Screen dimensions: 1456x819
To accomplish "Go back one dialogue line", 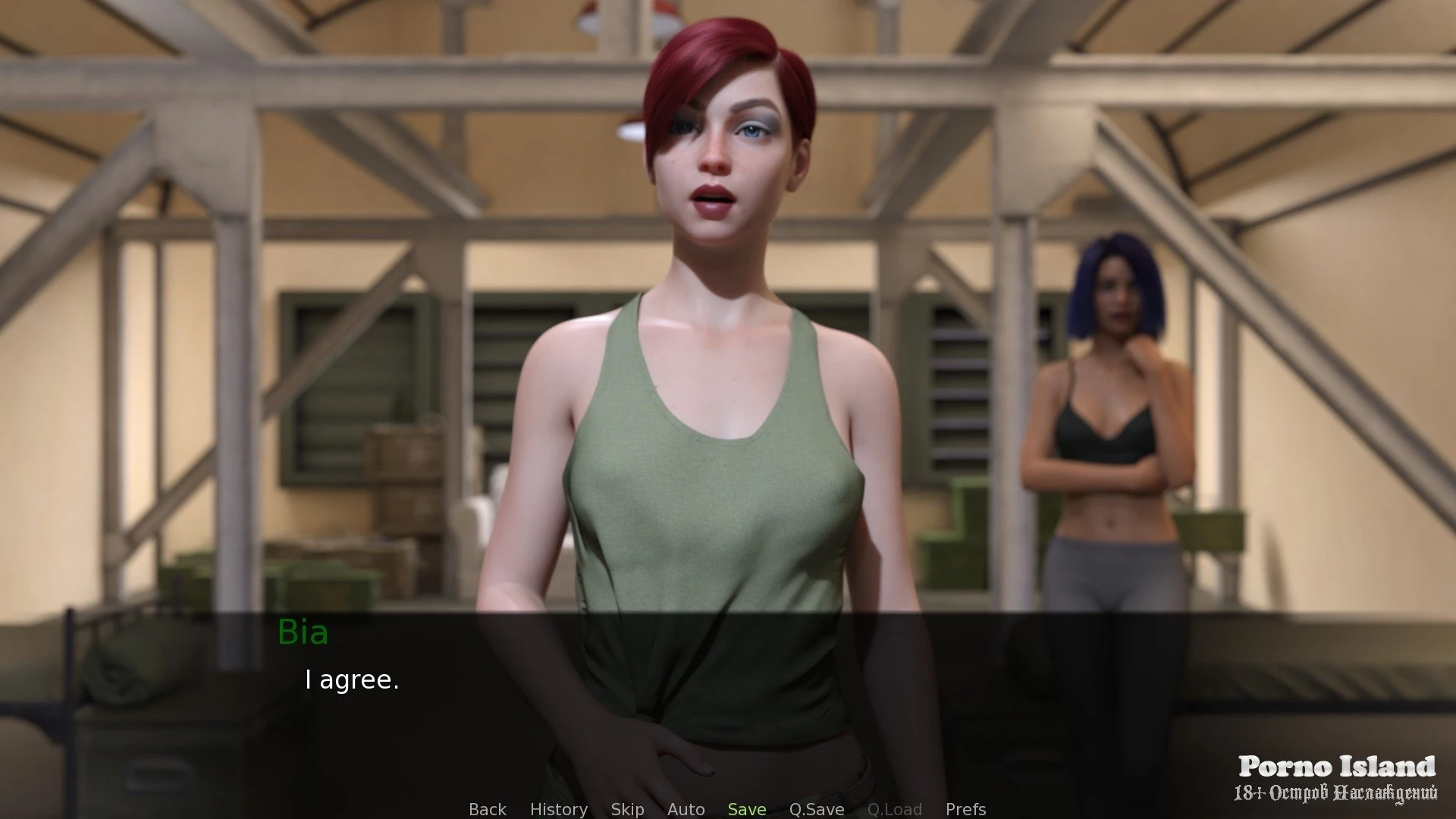I will tap(487, 809).
